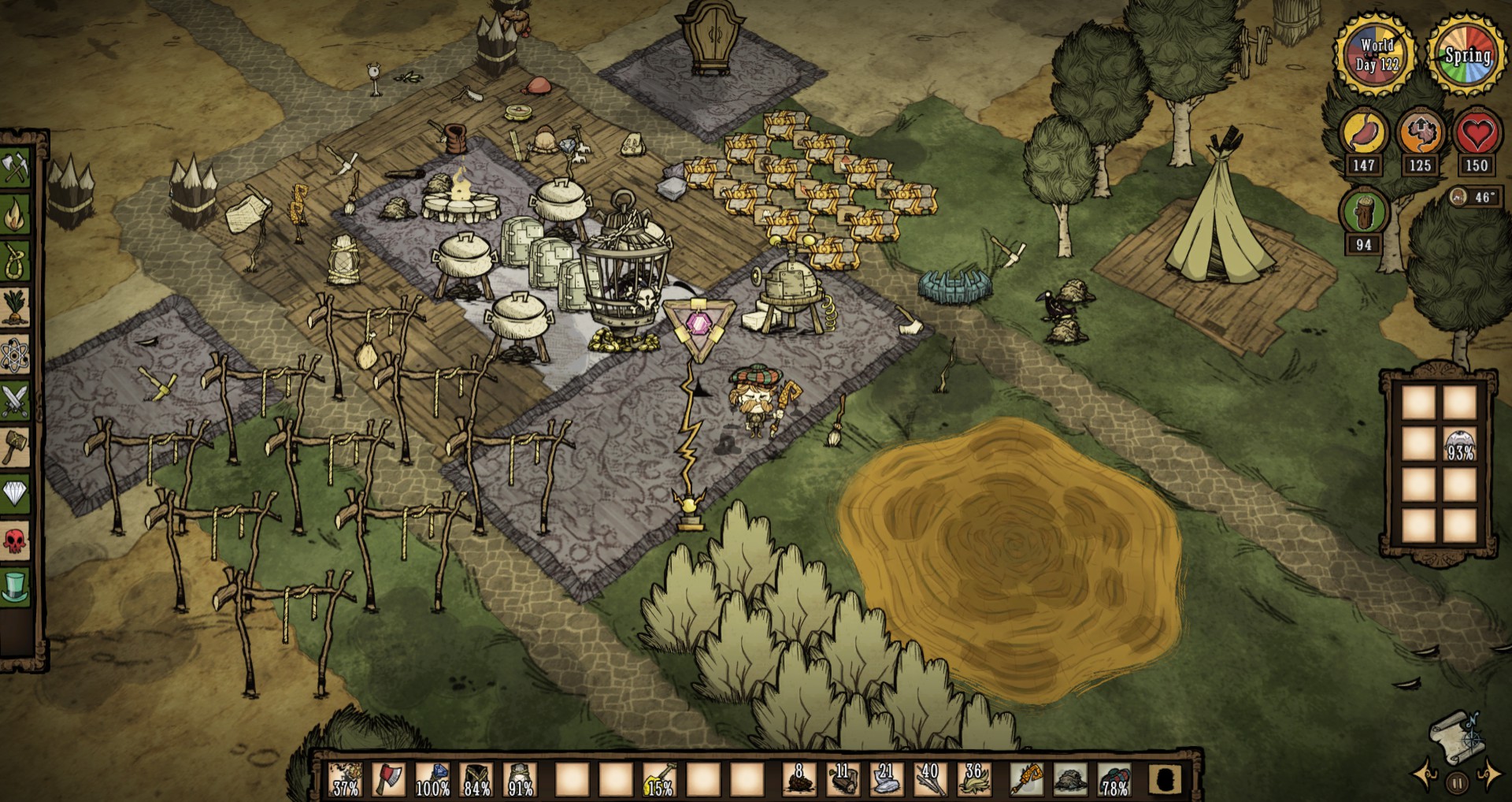Open the Tools crafting tab
This screenshot has width=1512, height=802.
[x=15, y=167]
